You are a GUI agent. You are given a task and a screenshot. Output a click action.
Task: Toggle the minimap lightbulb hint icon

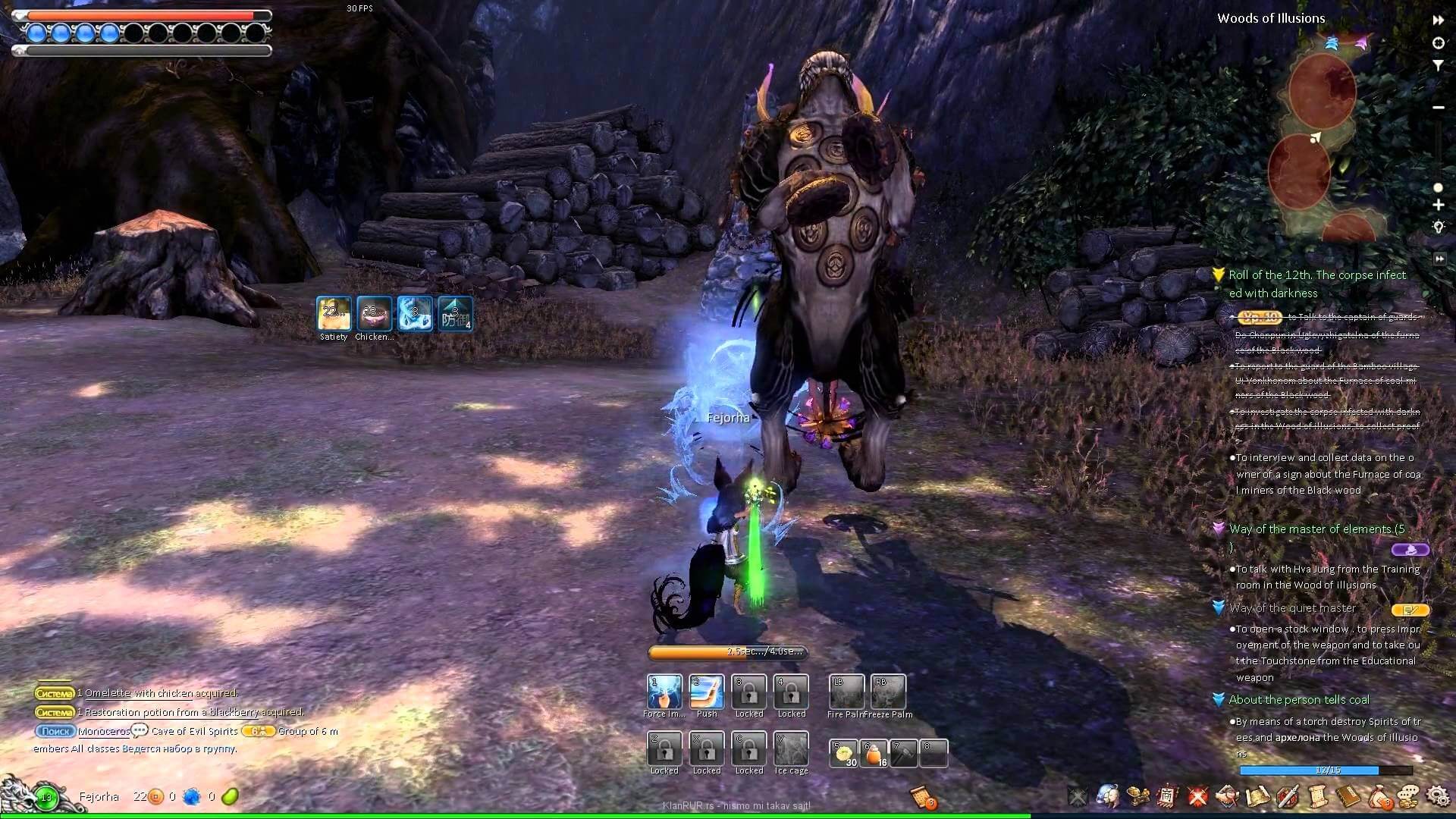(x=1438, y=226)
